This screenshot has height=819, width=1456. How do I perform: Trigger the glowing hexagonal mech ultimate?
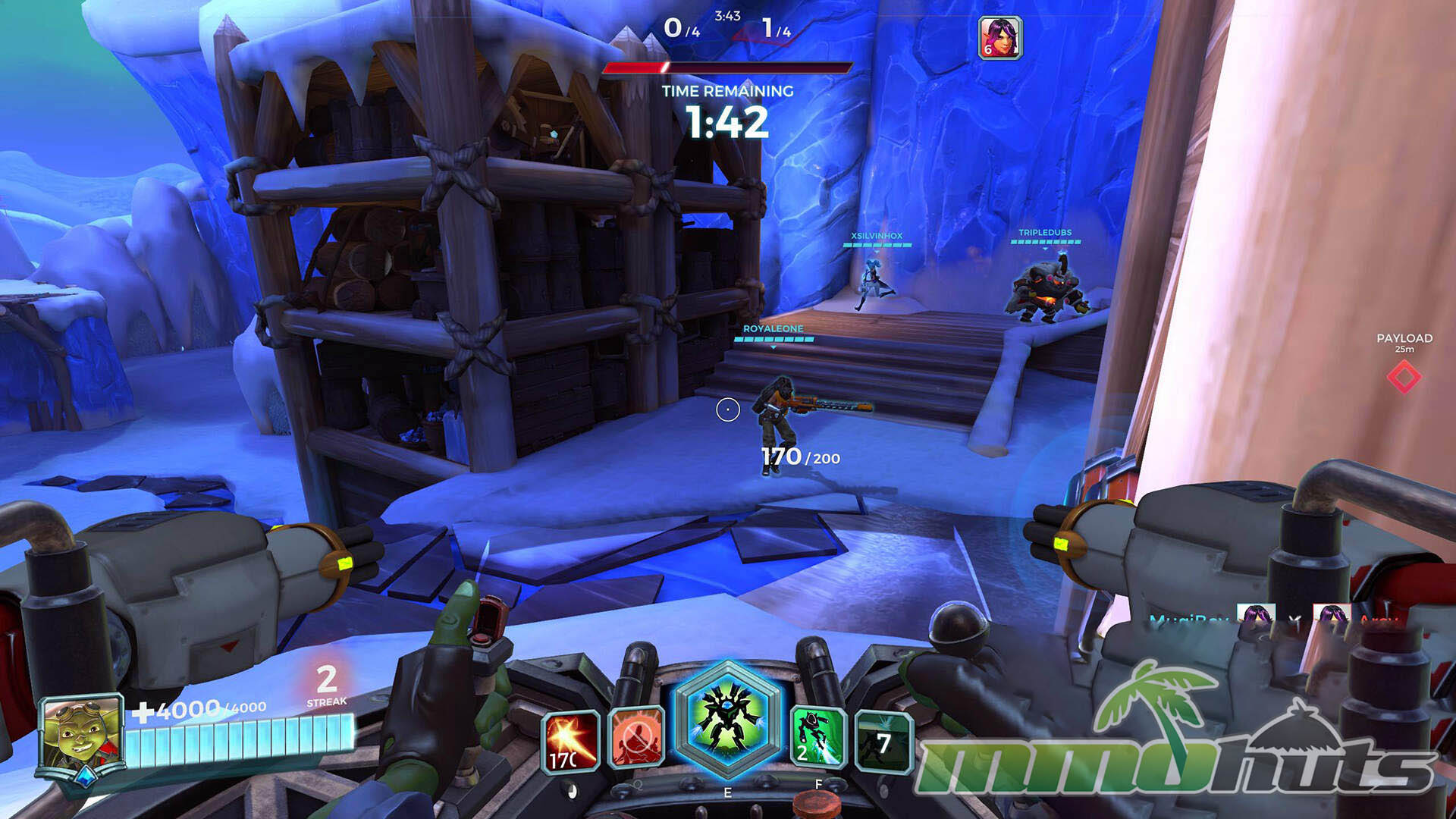(x=727, y=718)
